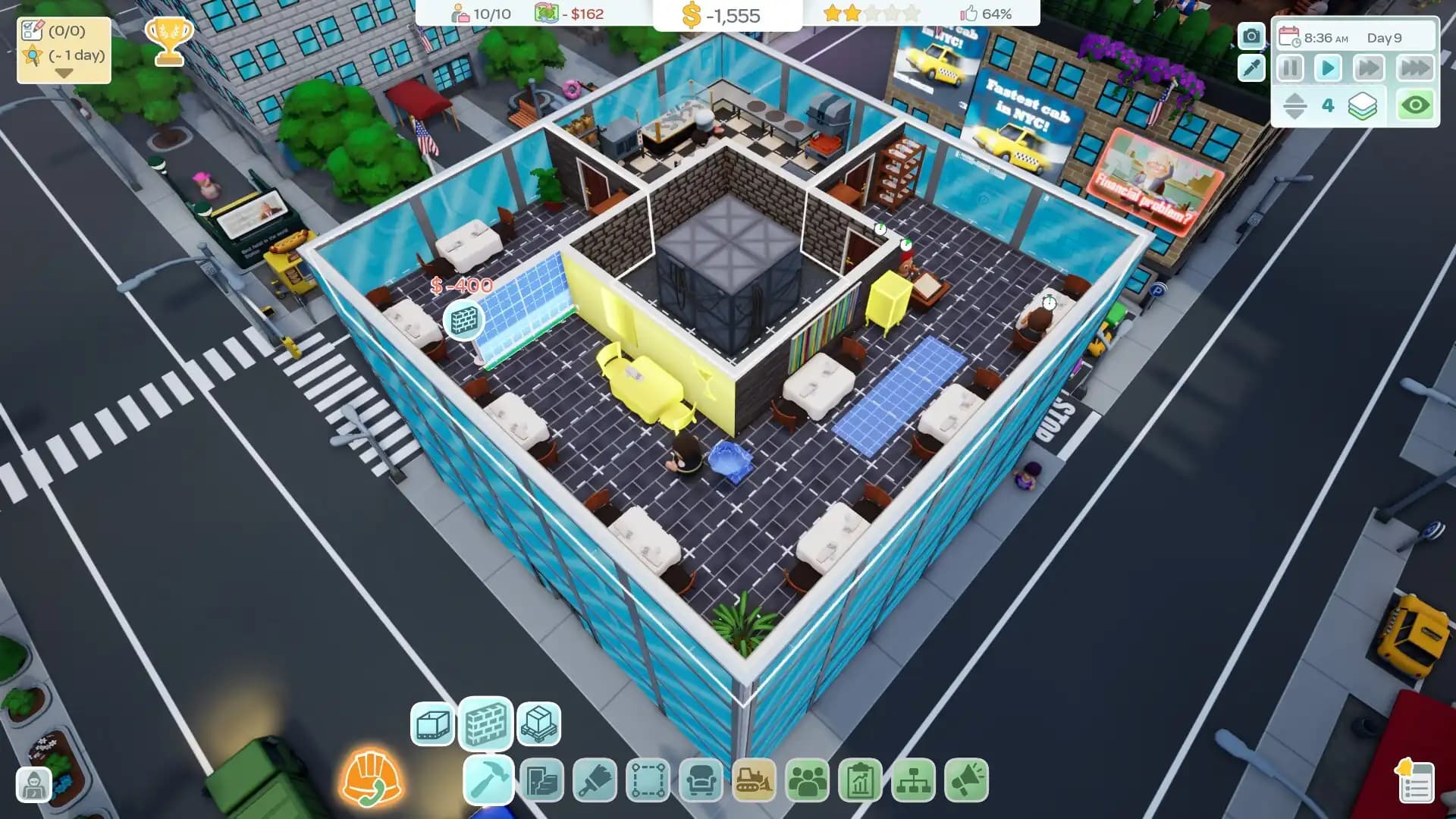Open the marketing megaphone panel
This screenshot has height=819, width=1456.
pyautogui.click(x=966, y=780)
